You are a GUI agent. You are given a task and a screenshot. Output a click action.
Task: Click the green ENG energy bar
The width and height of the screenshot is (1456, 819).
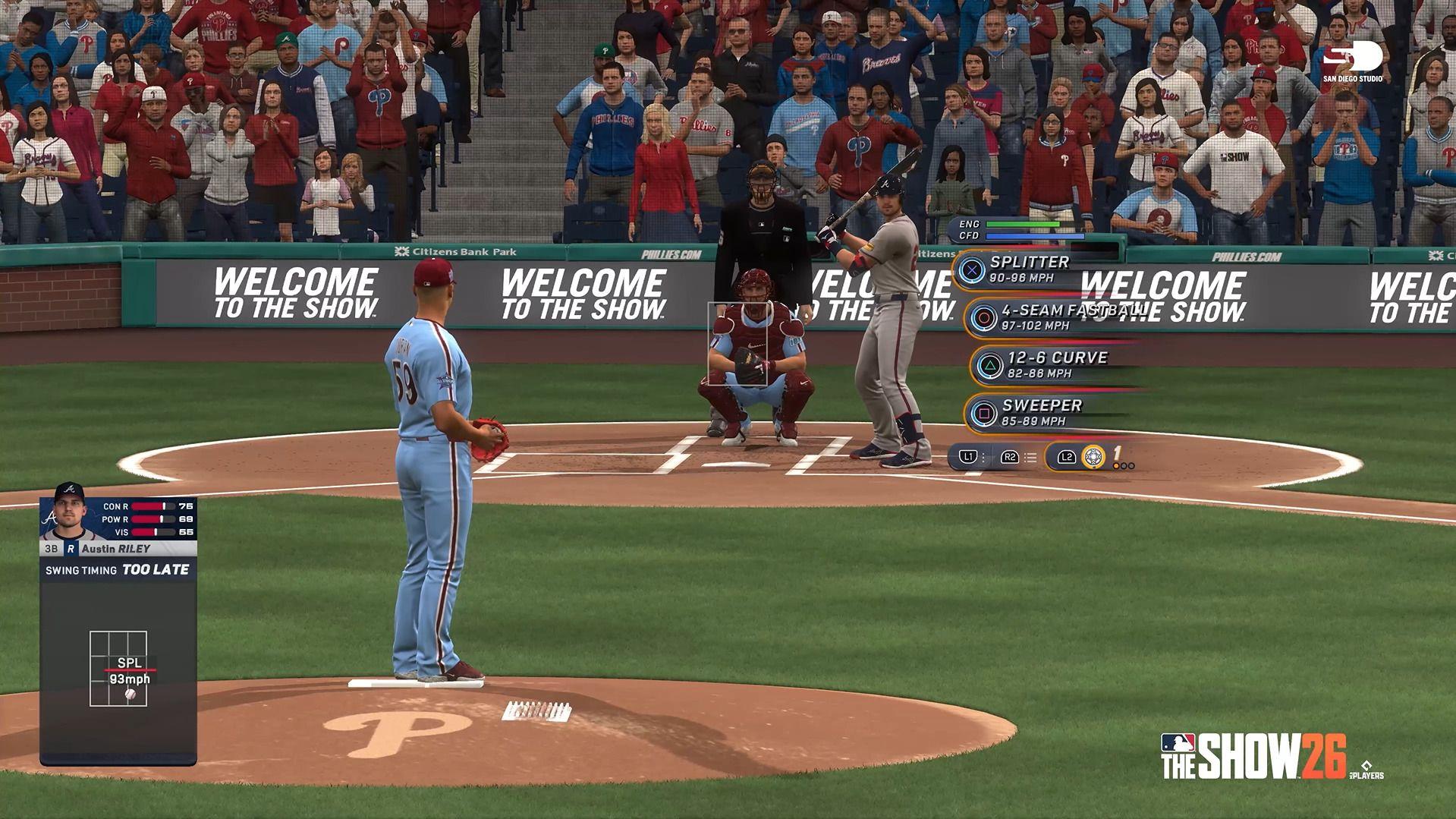pos(1024,224)
